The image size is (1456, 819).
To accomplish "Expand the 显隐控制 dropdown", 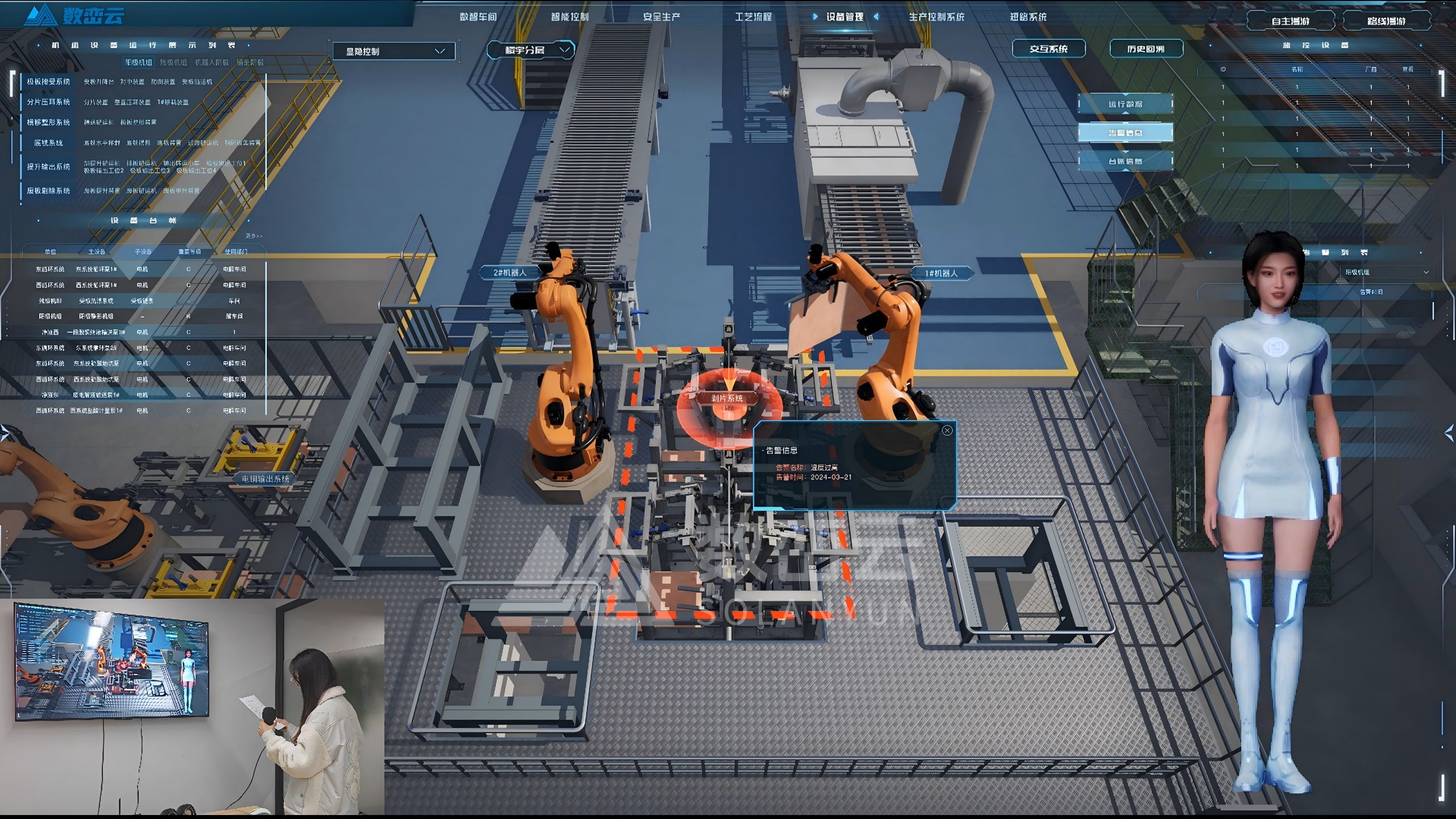I will [394, 52].
